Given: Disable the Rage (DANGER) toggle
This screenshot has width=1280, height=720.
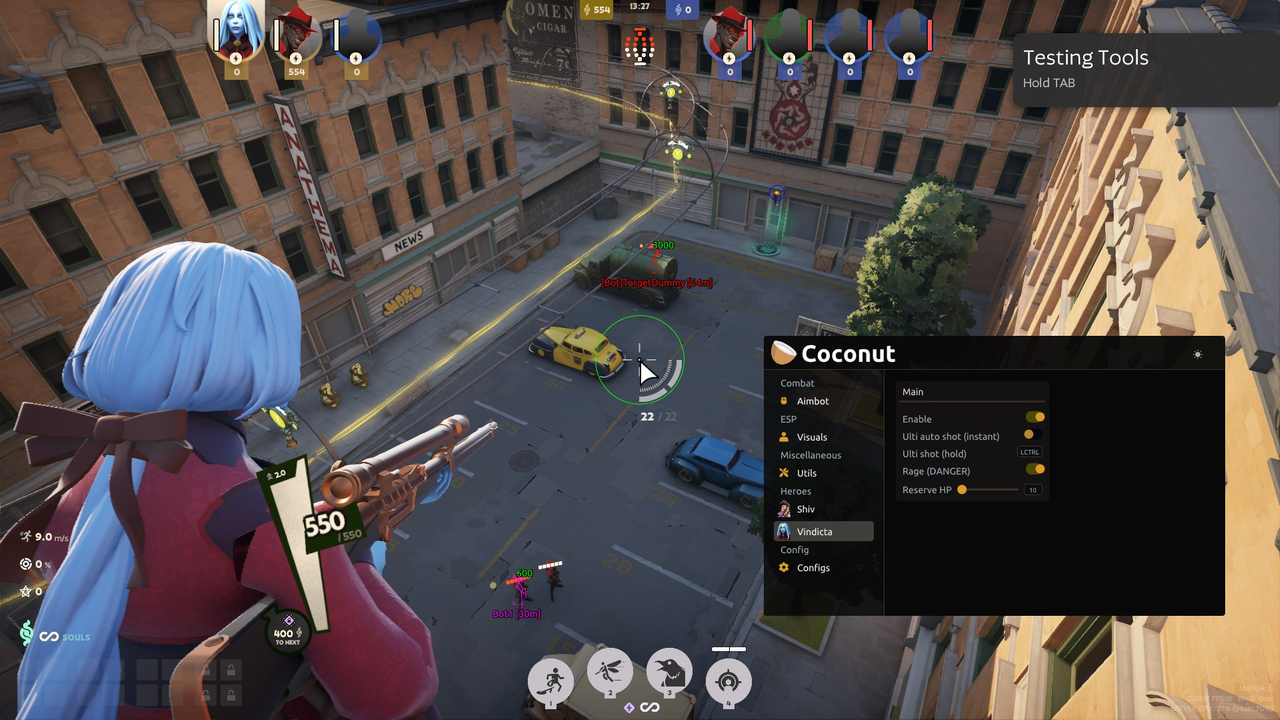Looking at the screenshot, I should click(x=1036, y=470).
